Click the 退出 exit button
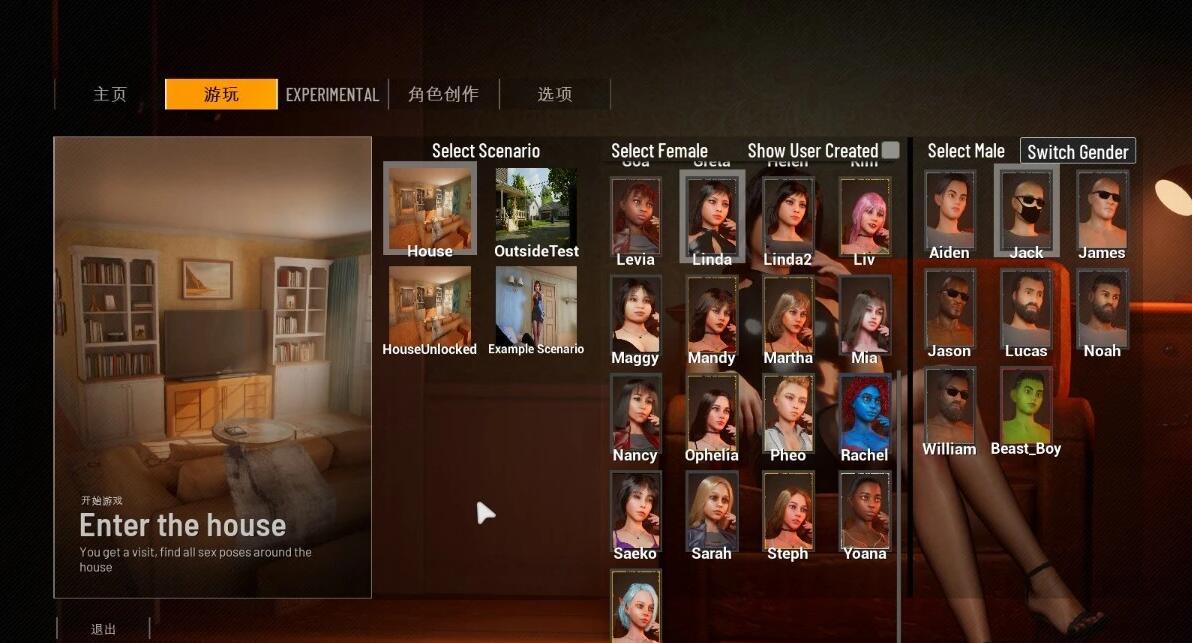Viewport: 1192px width, 643px height. [x=104, y=629]
